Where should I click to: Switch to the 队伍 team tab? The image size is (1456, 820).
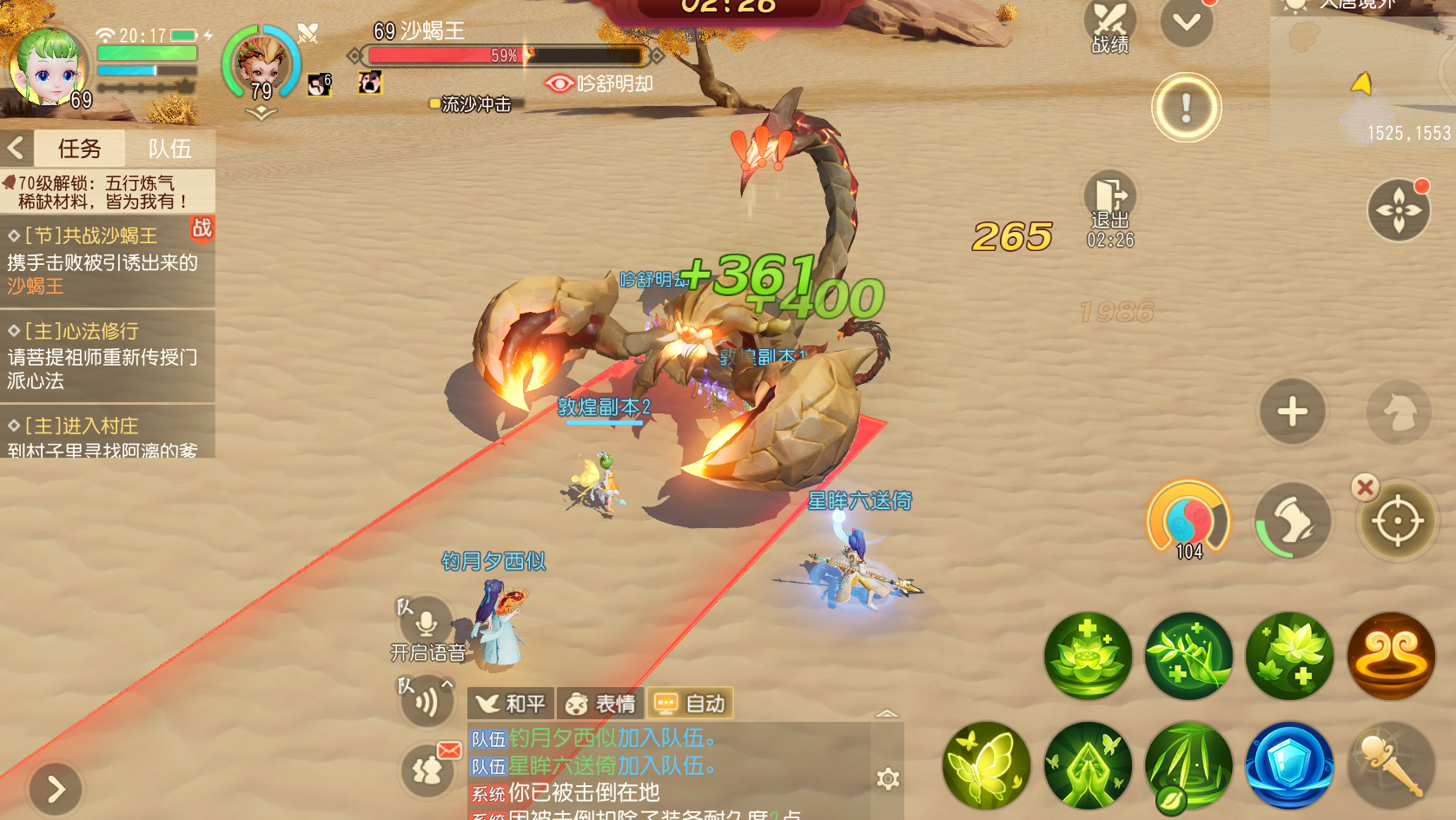click(x=169, y=149)
